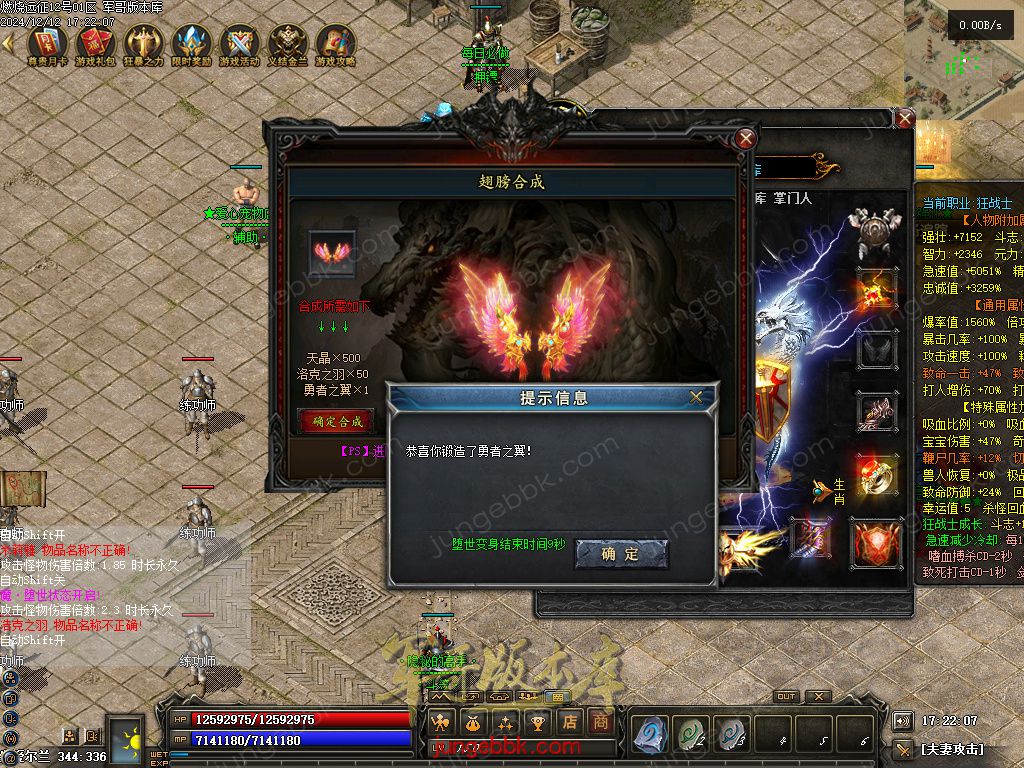Collapse the top icon bar with left arrow
The width and height of the screenshot is (1024, 768).
(8, 43)
